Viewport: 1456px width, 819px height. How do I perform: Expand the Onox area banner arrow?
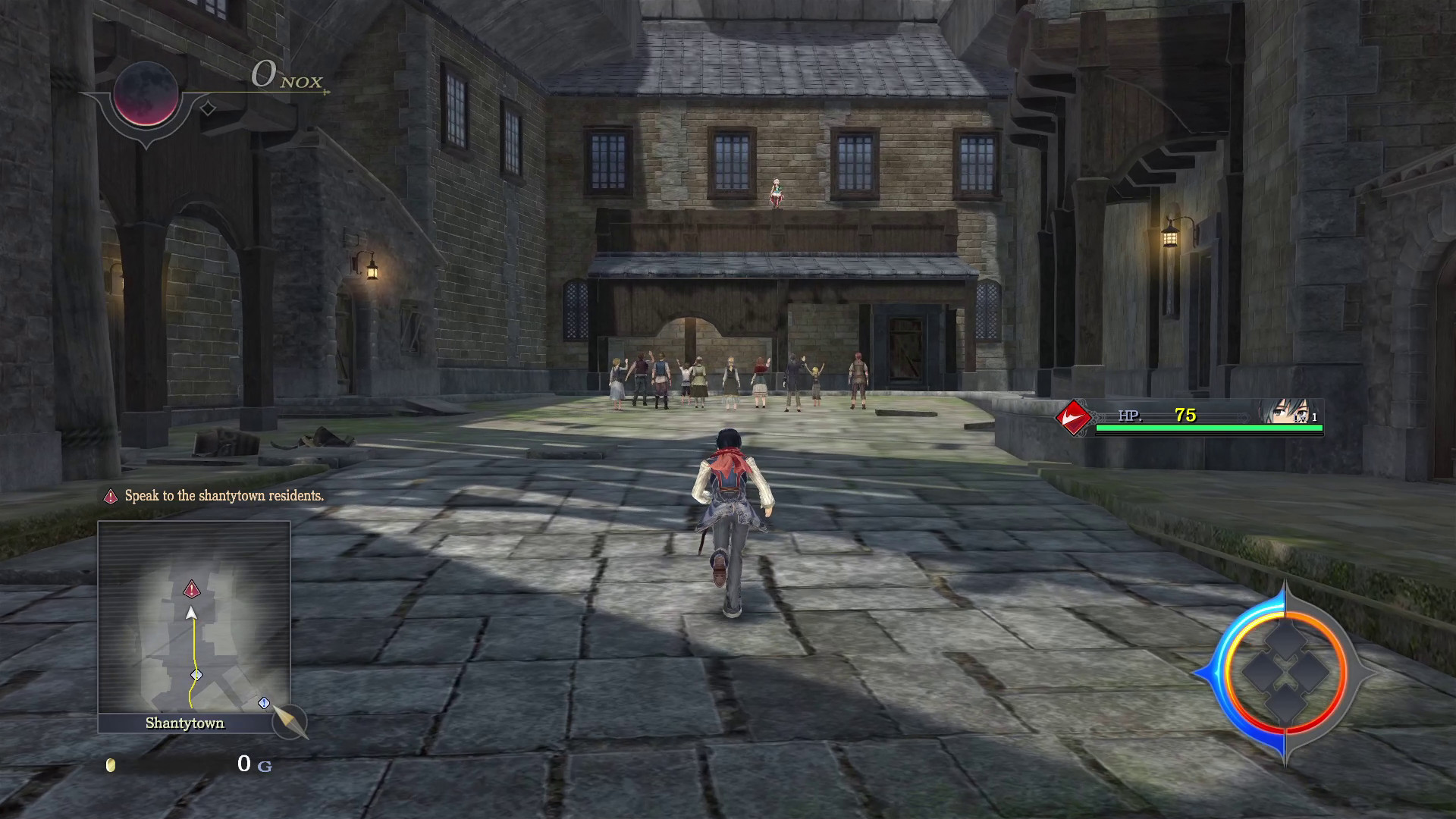point(326,90)
